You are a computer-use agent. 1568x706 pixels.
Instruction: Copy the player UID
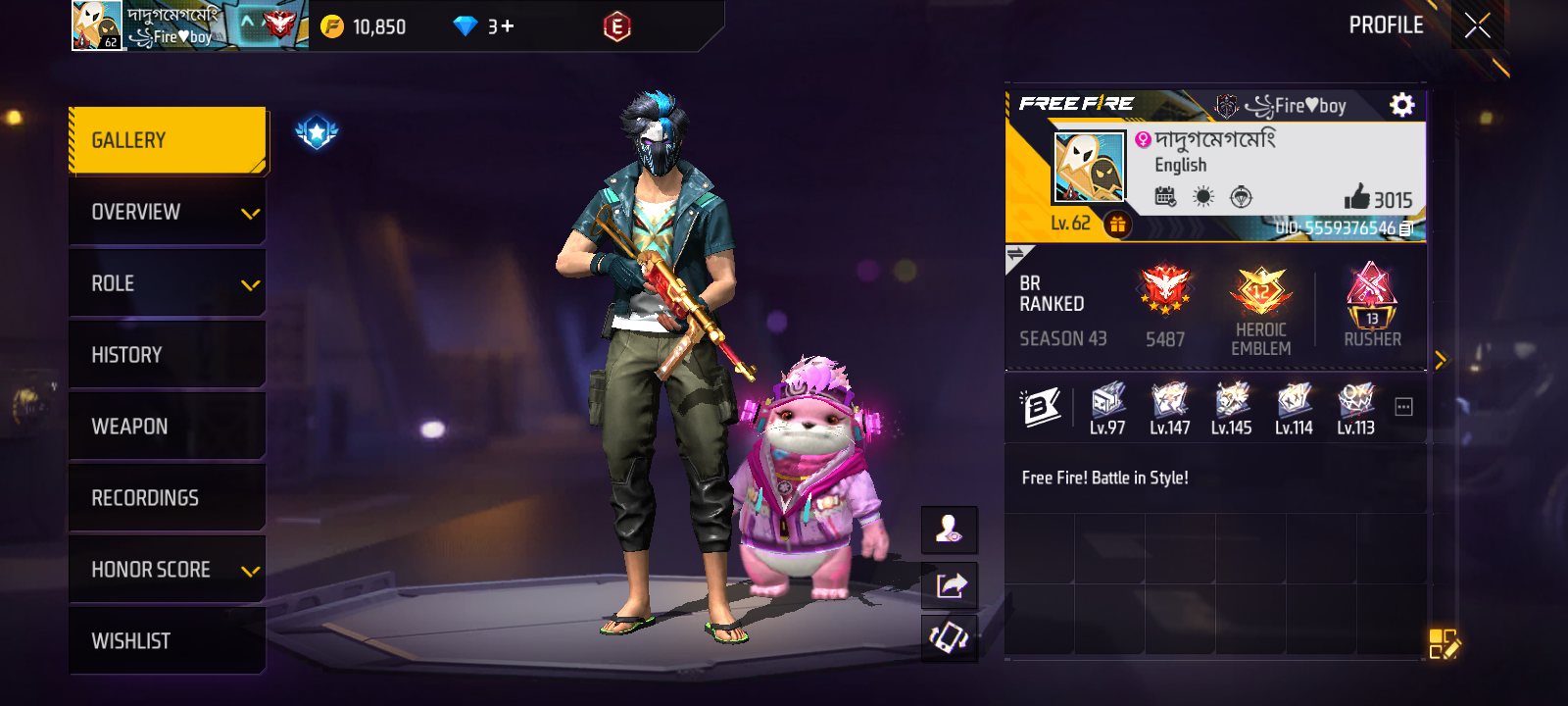[x=1406, y=228]
